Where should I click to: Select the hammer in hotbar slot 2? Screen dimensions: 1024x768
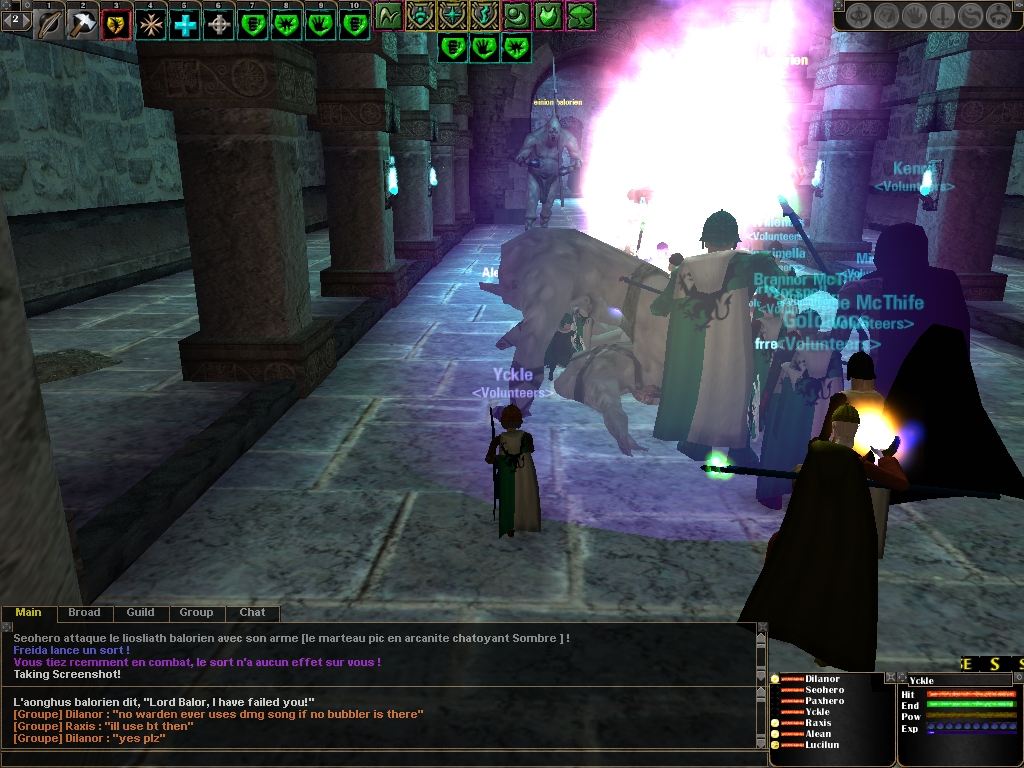(83, 23)
